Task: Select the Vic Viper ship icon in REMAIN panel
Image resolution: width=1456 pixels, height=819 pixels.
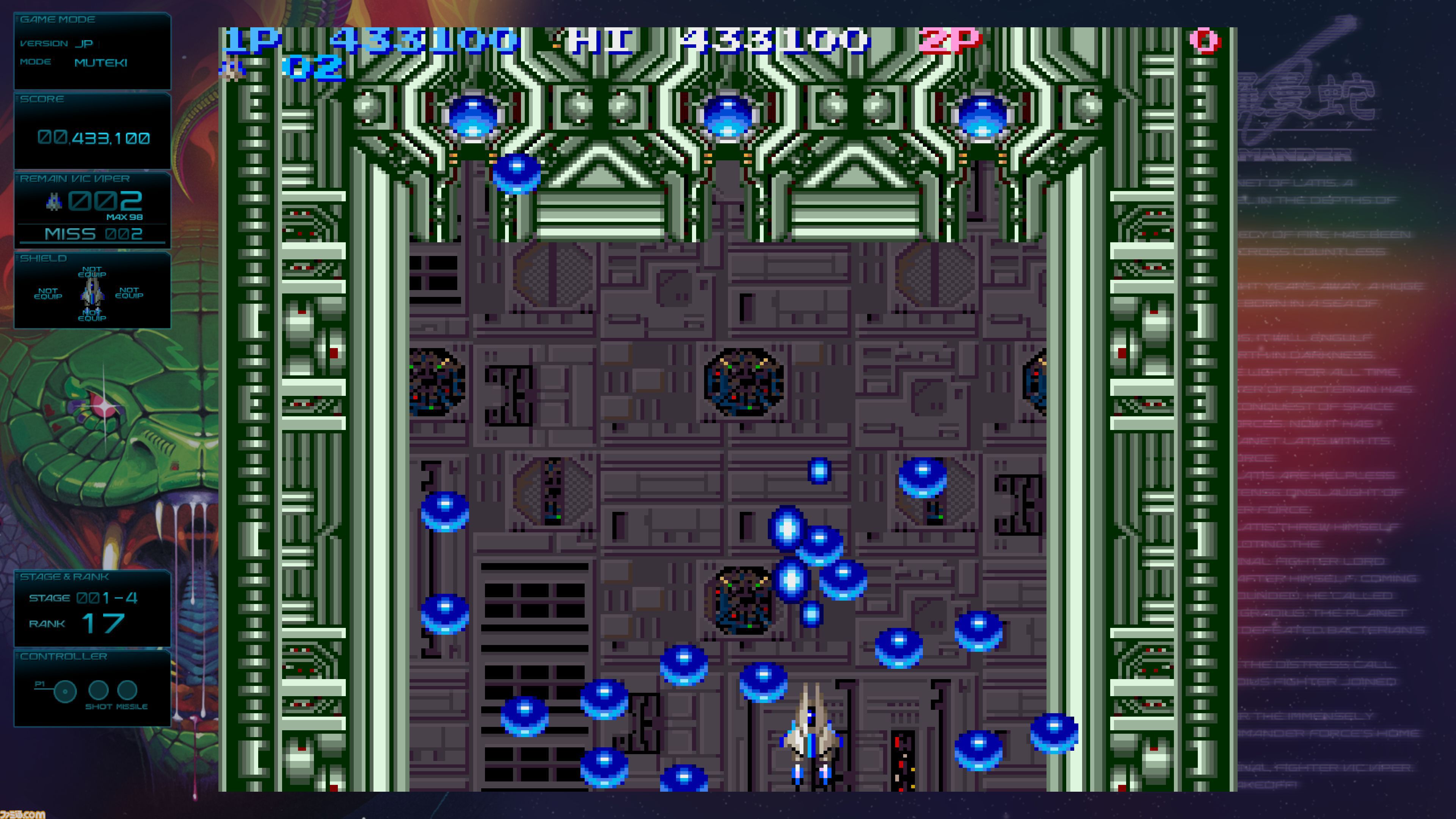Action: (x=54, y=202)
